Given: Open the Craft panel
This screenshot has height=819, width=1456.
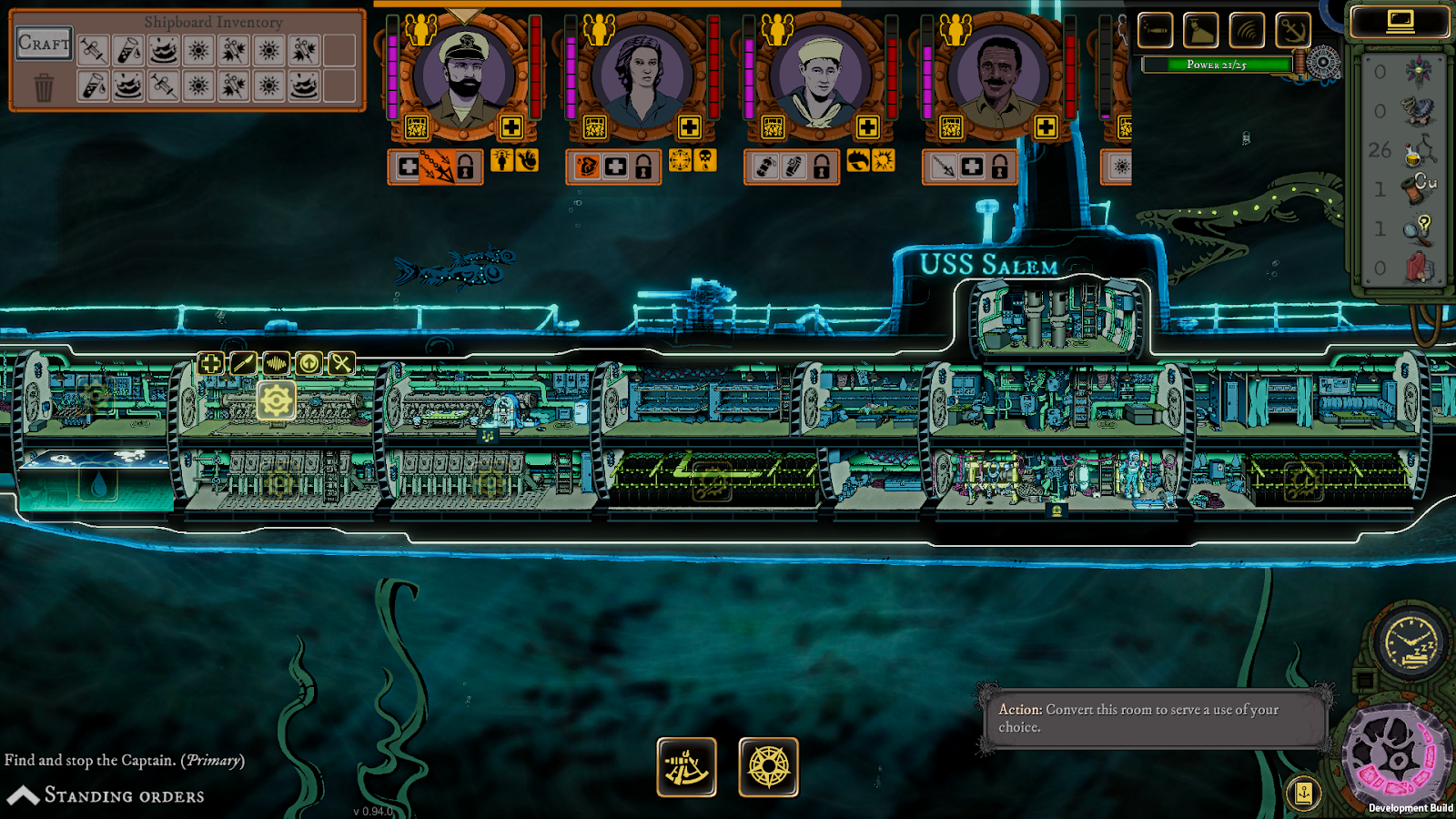Looking at the screenshot, I should click(x=44, y=44).
